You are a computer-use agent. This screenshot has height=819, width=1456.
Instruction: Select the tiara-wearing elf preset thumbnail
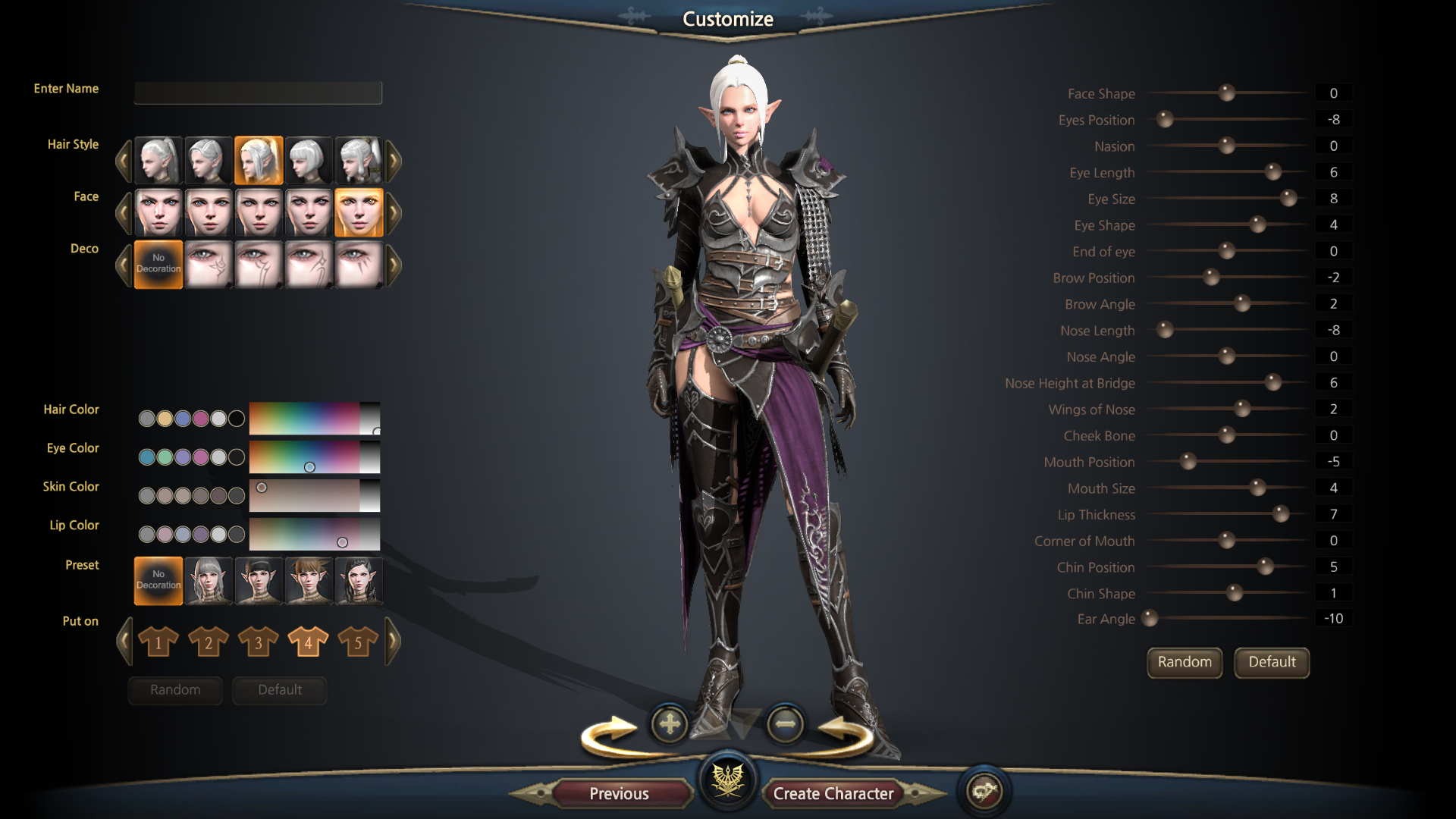(x=359, y=581)
